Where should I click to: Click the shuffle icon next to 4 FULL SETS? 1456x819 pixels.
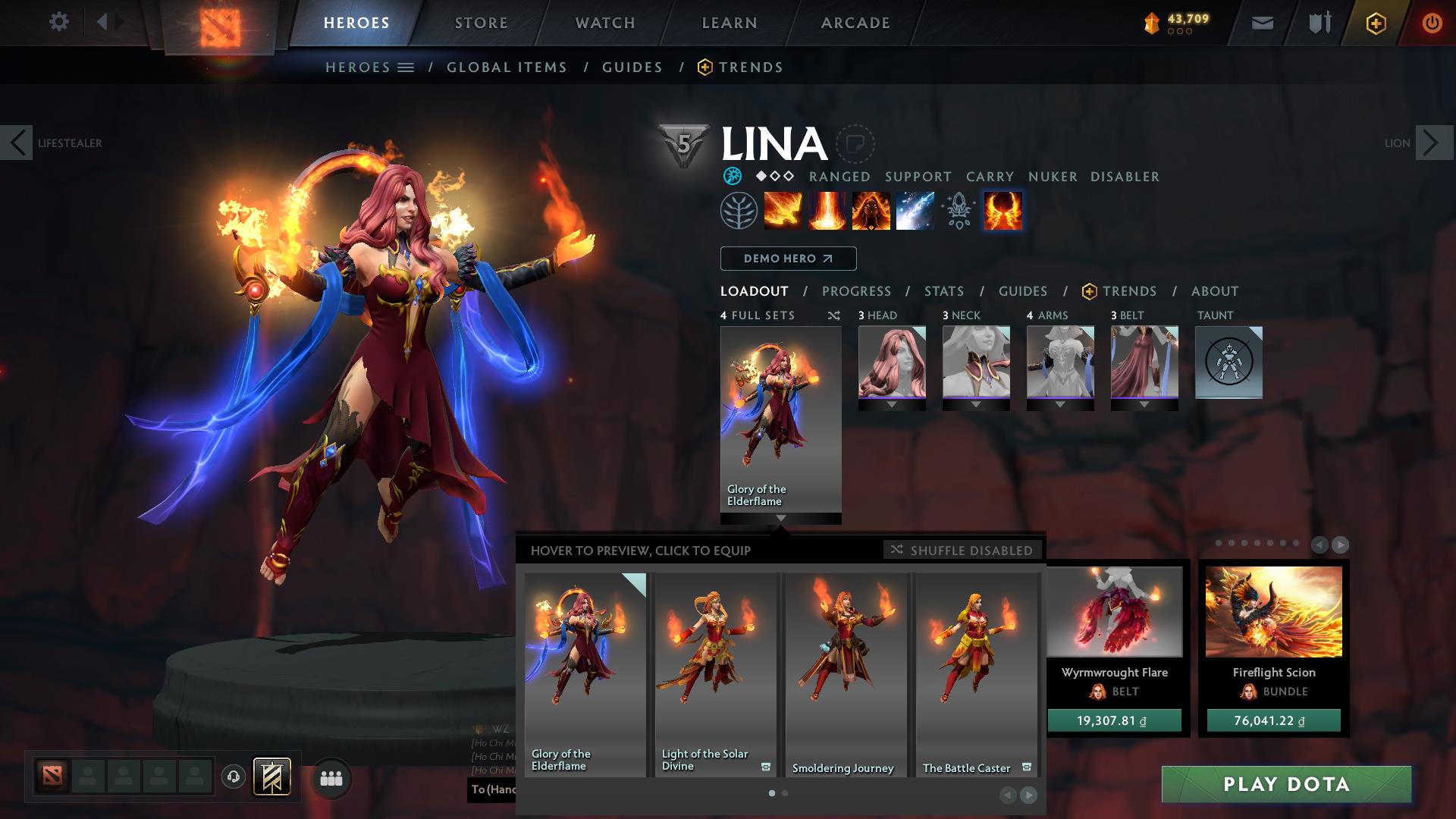pyautogui.click(x=836, y=315)
